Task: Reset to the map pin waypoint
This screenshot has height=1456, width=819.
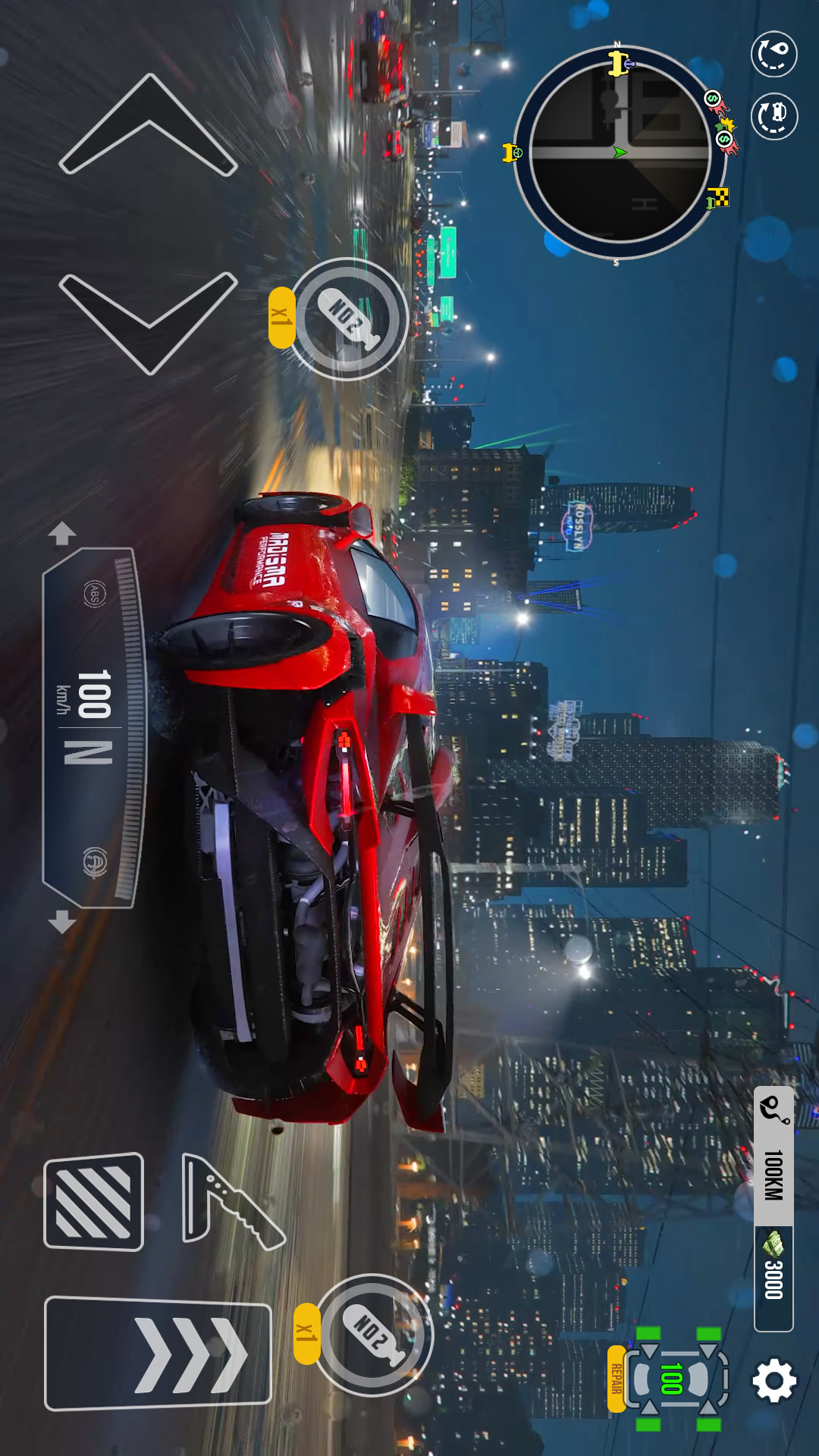Action: tap(773, 55)
